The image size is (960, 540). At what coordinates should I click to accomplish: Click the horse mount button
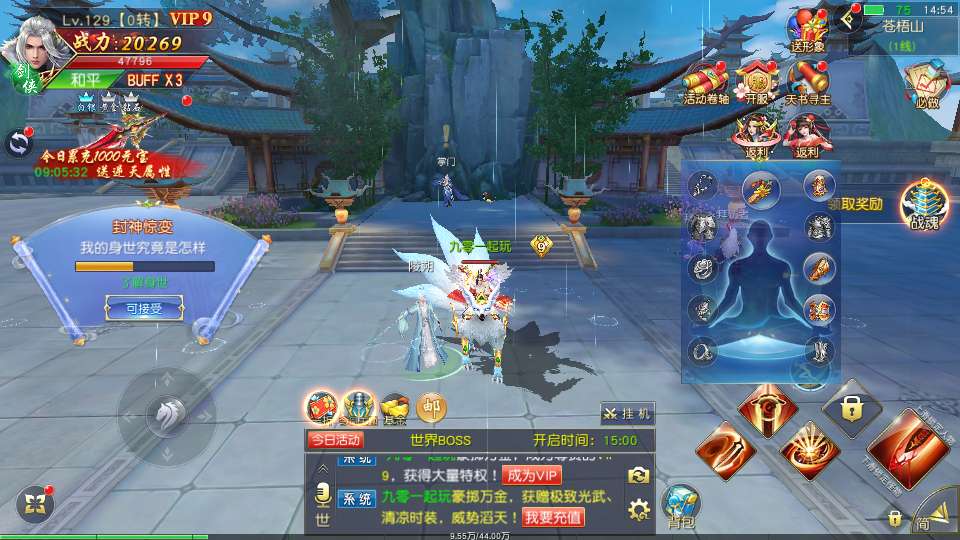point(165,412)
